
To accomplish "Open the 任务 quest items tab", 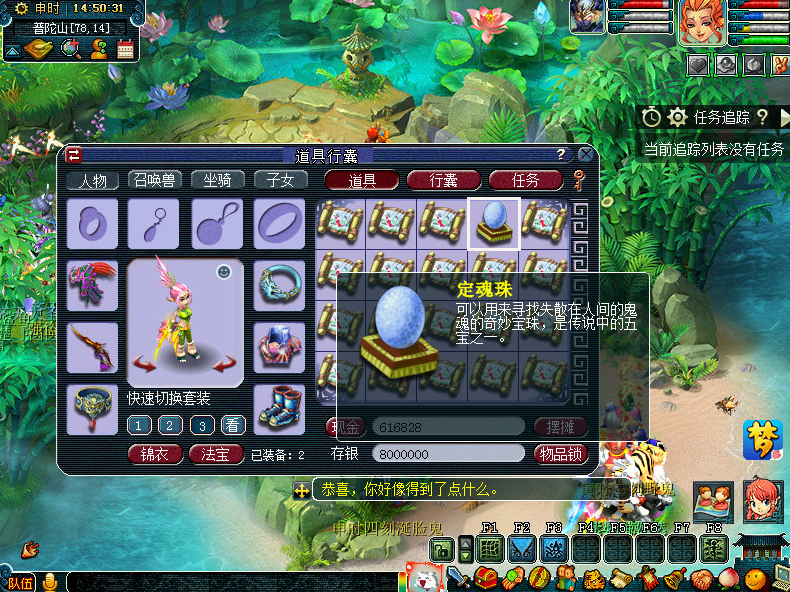I will coord(525,180).
